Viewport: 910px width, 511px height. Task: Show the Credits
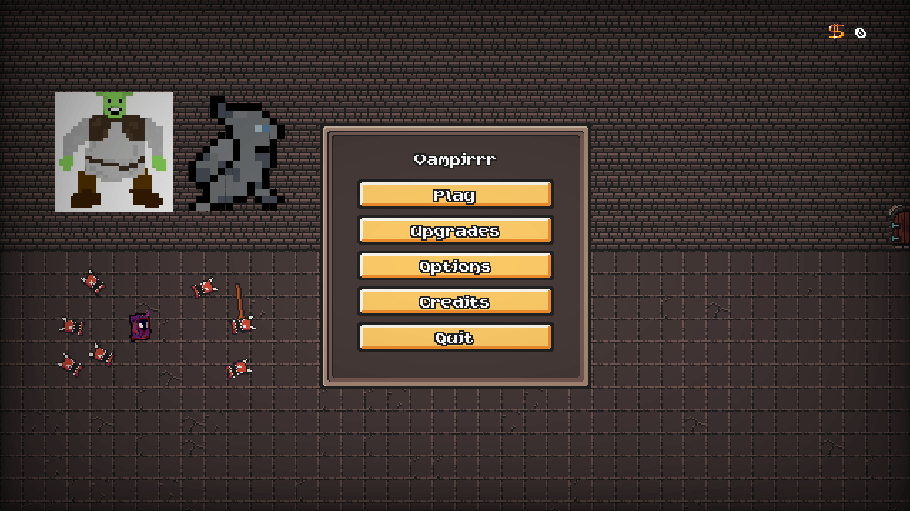(455, 302)
